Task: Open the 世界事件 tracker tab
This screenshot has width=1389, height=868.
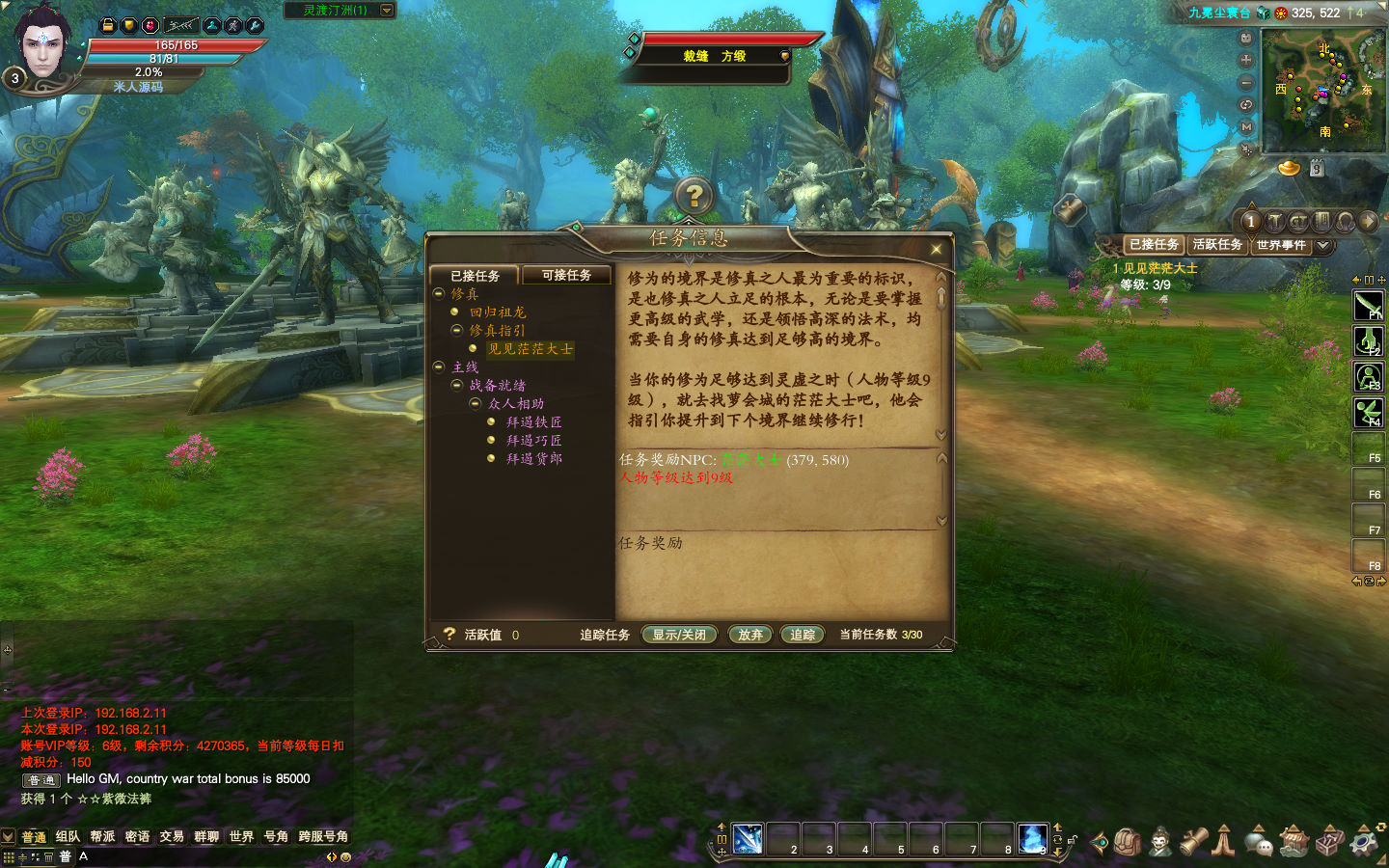Action: [1281, 245]
